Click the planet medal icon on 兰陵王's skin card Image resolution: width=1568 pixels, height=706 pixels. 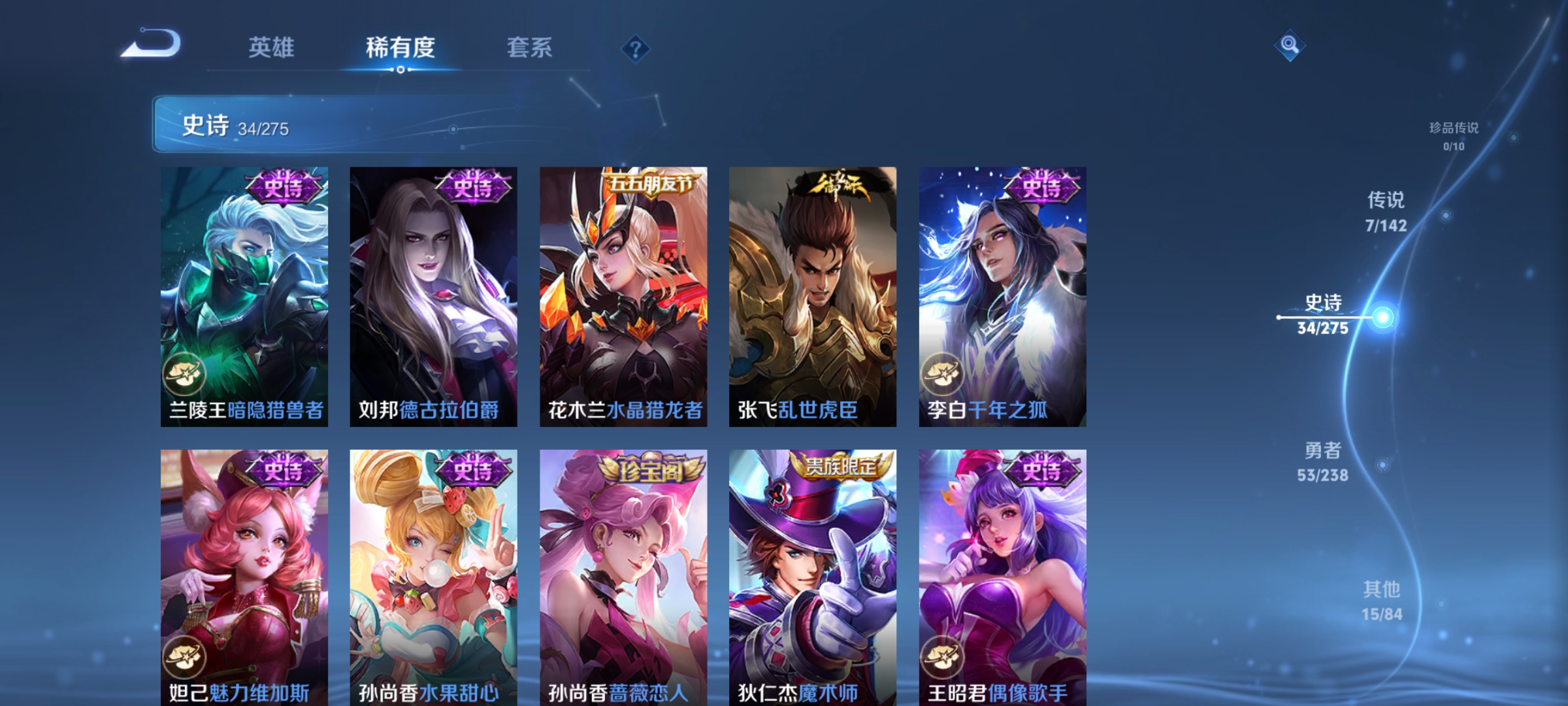(185, 373)
